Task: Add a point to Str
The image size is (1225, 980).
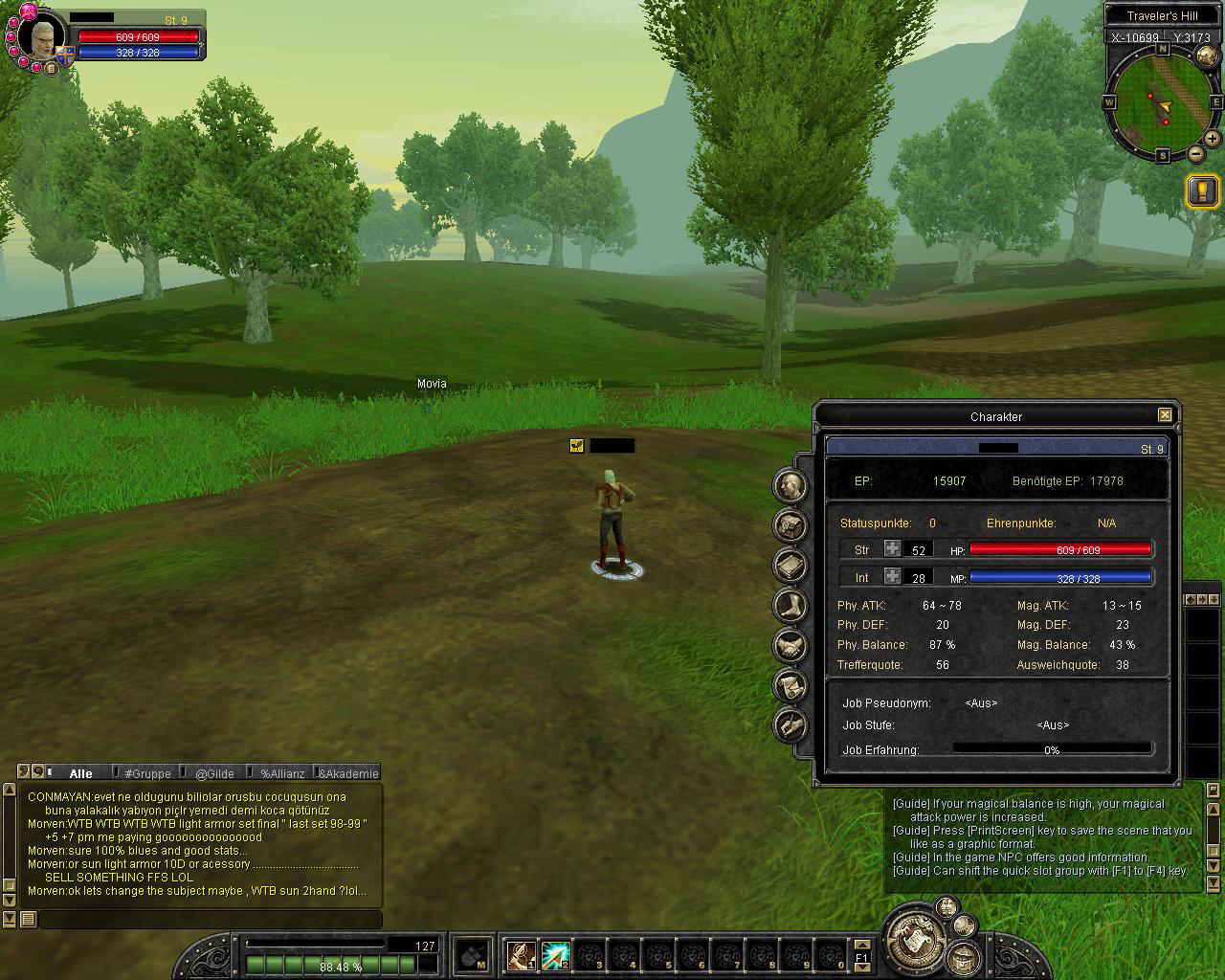Action: coord(892,549)
